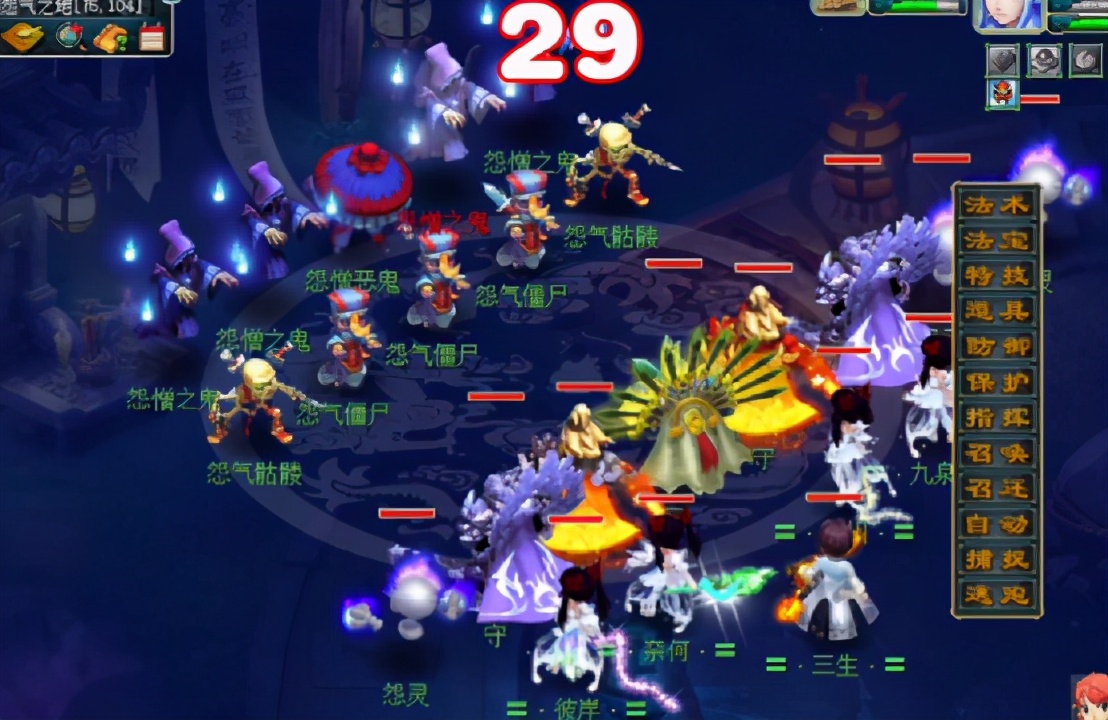Click the golden map icon
The width and height of the screenshot is (1108, 720).
22,37
